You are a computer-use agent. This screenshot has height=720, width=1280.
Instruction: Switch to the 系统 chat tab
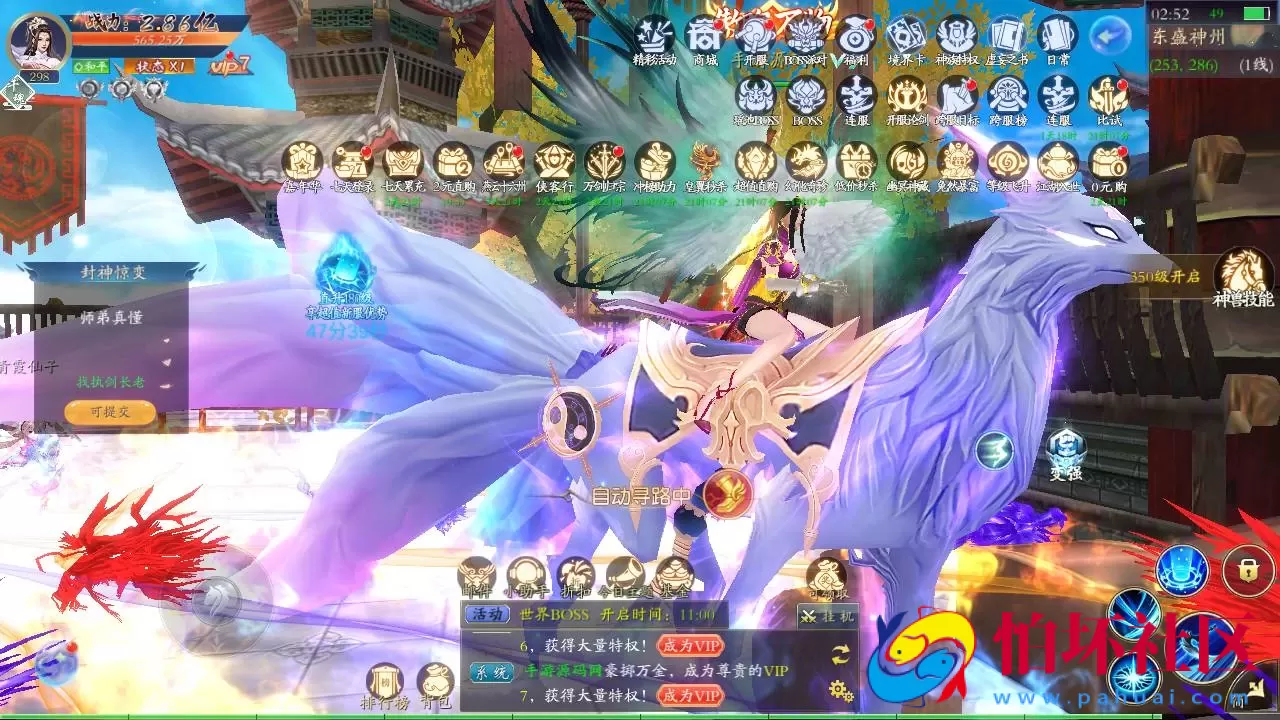pyautogui.click(x=492, y=672)
